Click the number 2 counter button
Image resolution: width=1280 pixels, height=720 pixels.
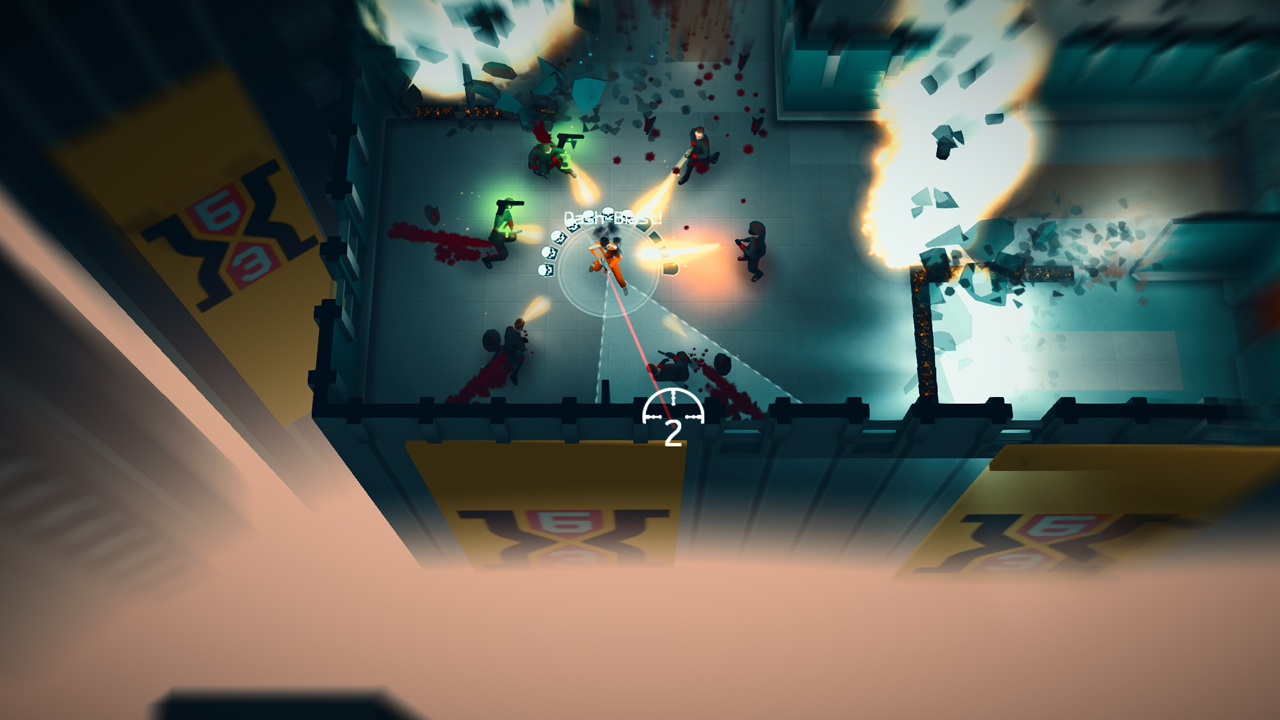tap(675, 432)
